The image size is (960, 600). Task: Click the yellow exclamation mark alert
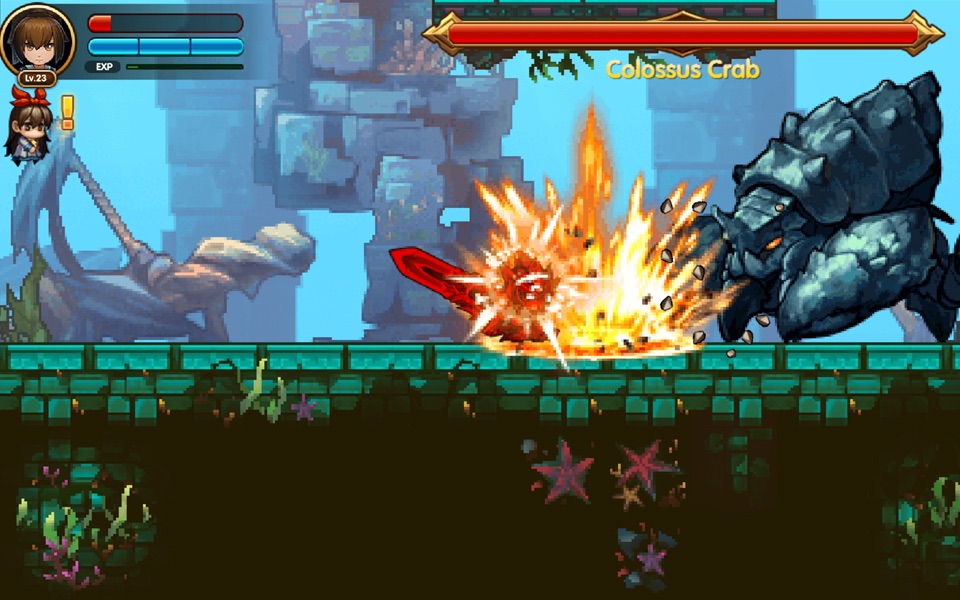68,112
